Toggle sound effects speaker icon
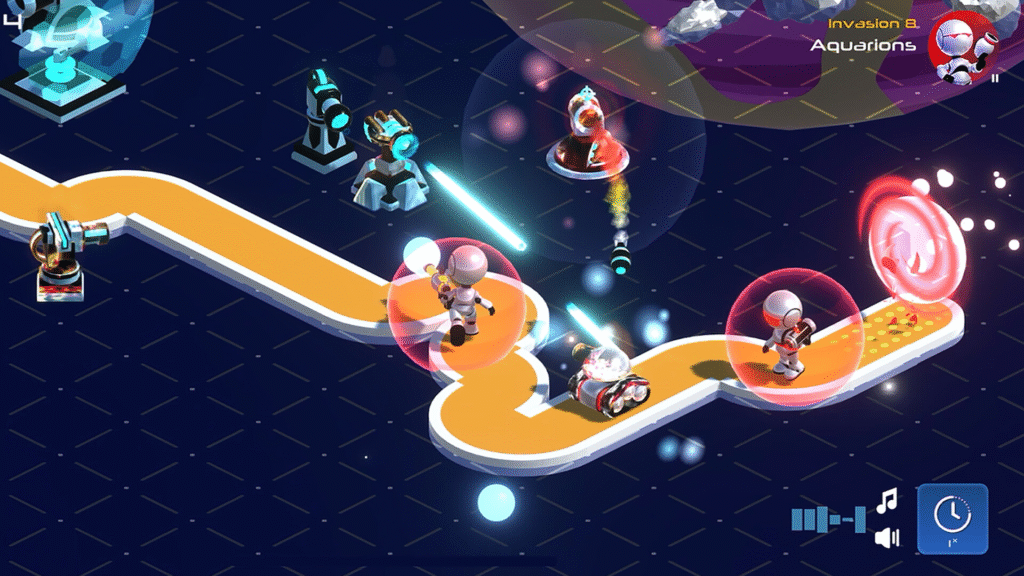The width and height of the screenshot is (1024, 576). pos(887,538)
